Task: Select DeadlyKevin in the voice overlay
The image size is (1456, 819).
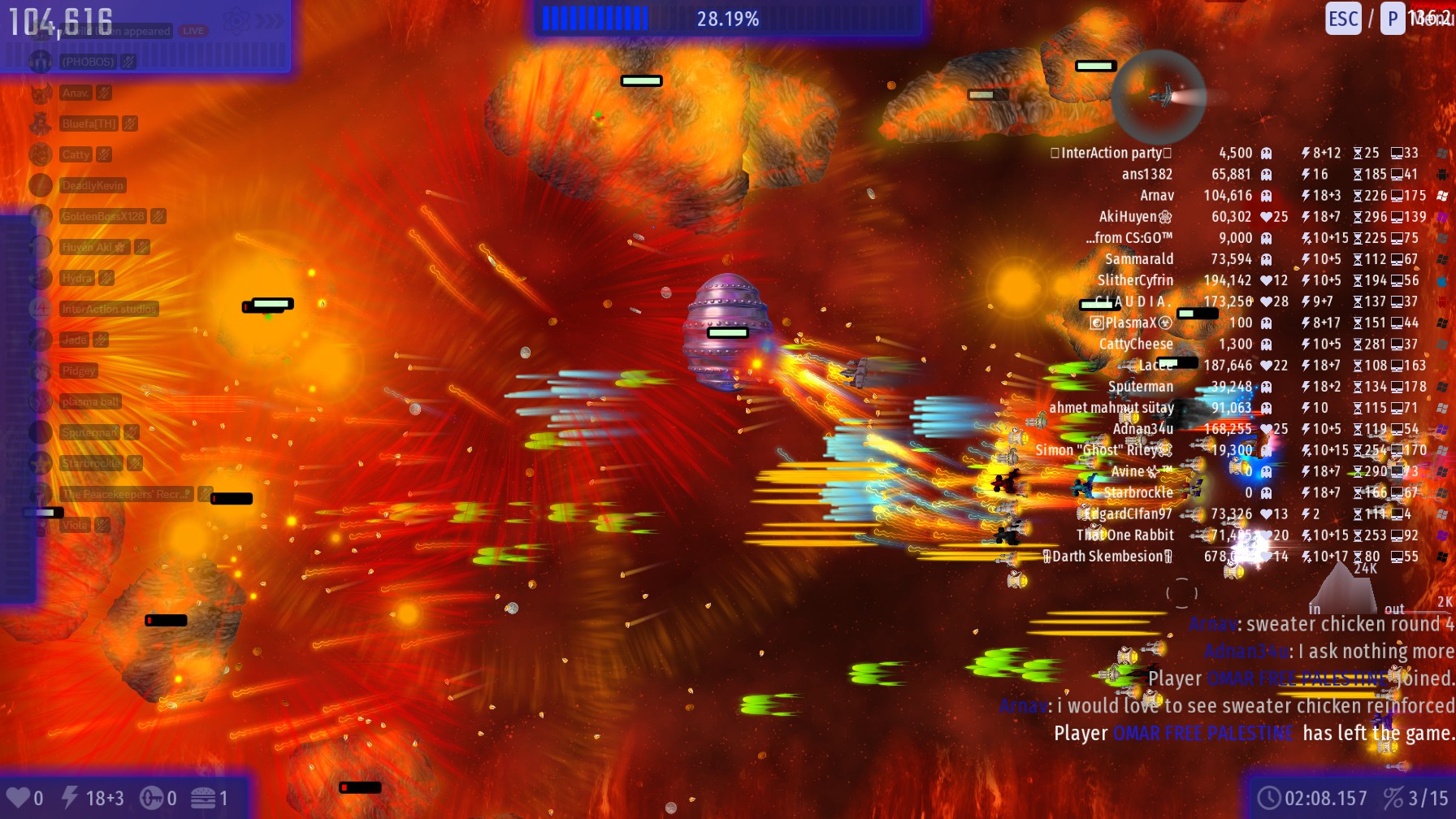Action: point(93,185)
